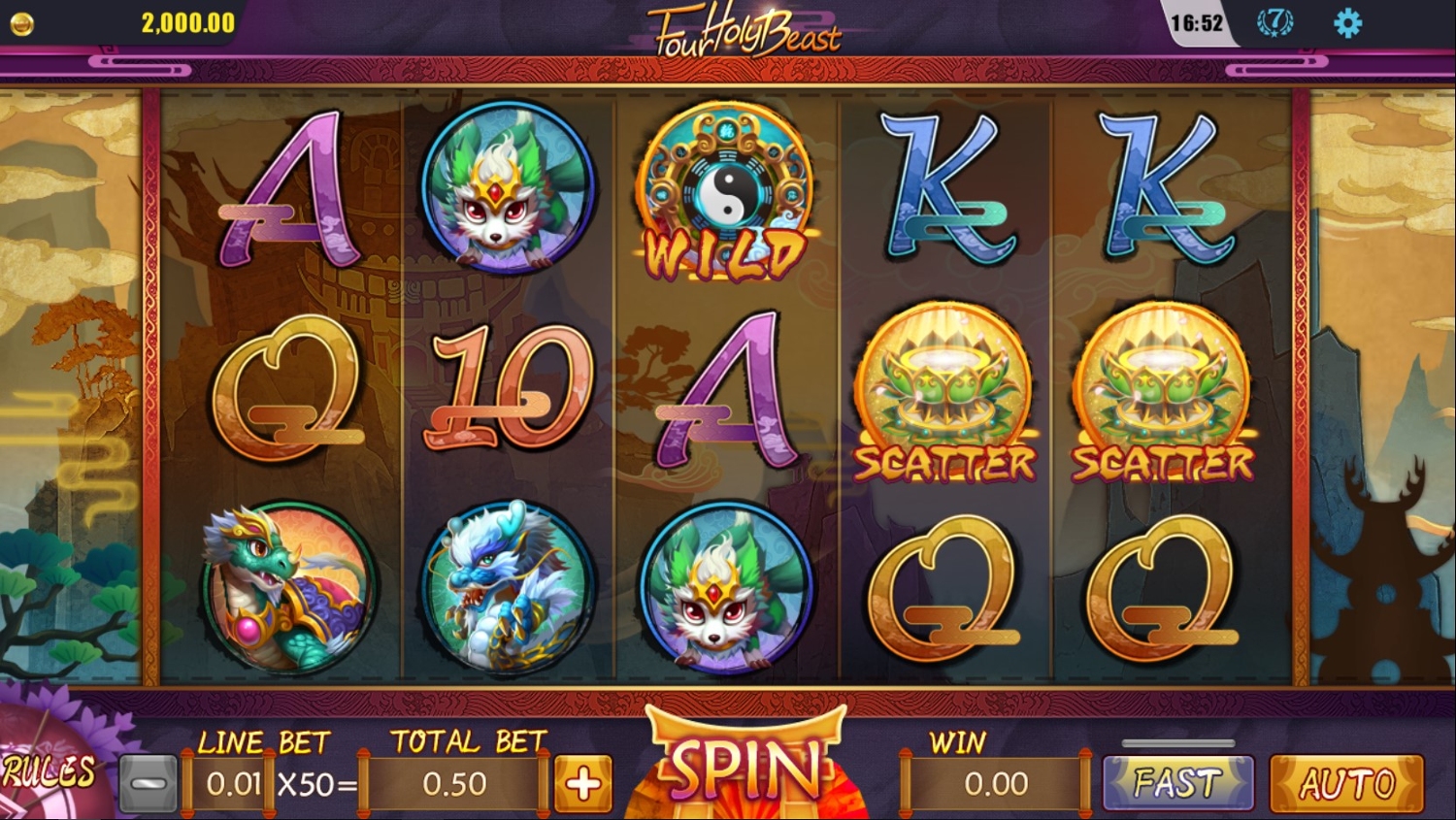Open the RULES page
1456x820 pixels.
point(49,771)
